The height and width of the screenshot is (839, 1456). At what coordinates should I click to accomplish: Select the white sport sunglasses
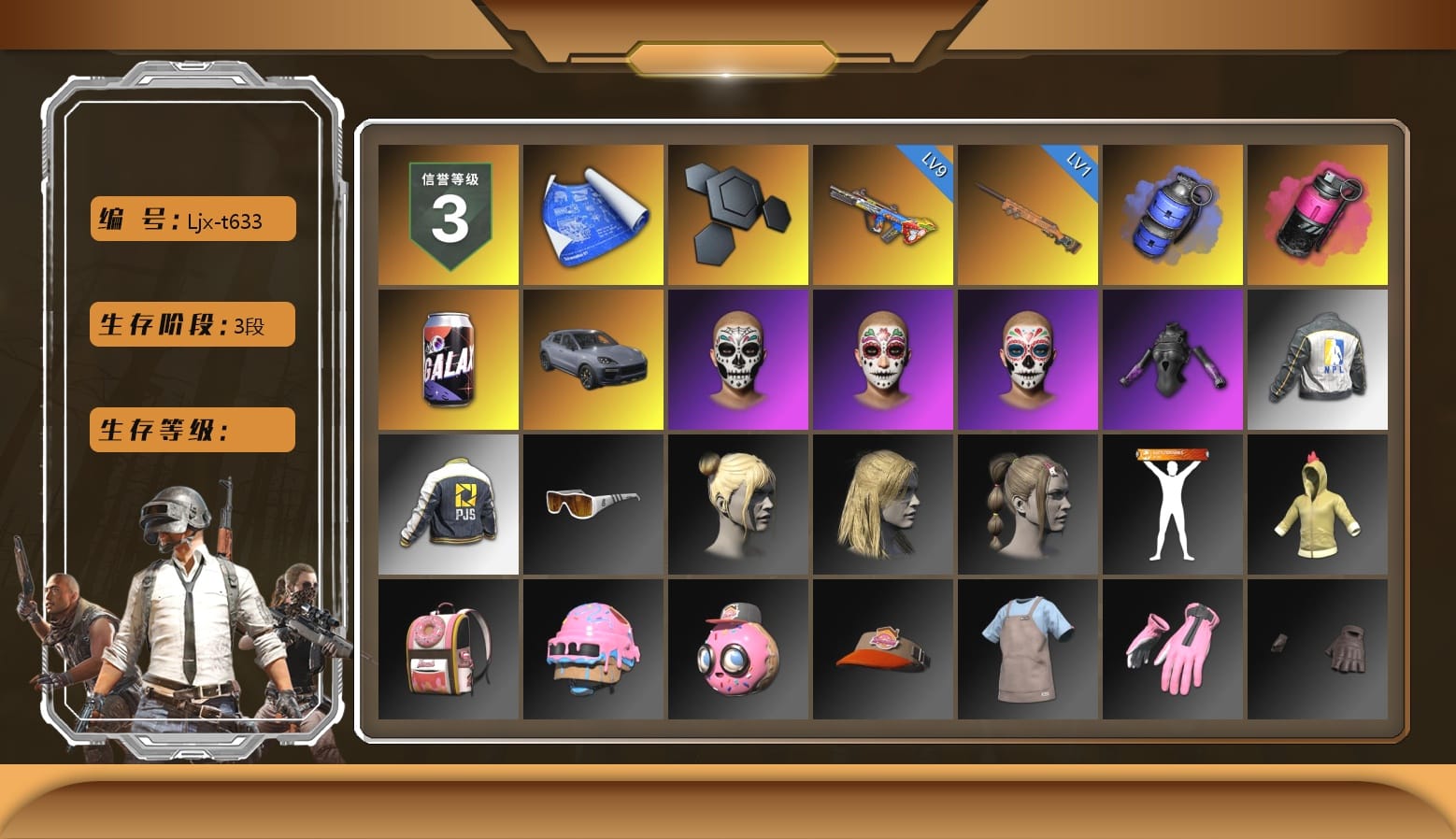tap(593, 505)
